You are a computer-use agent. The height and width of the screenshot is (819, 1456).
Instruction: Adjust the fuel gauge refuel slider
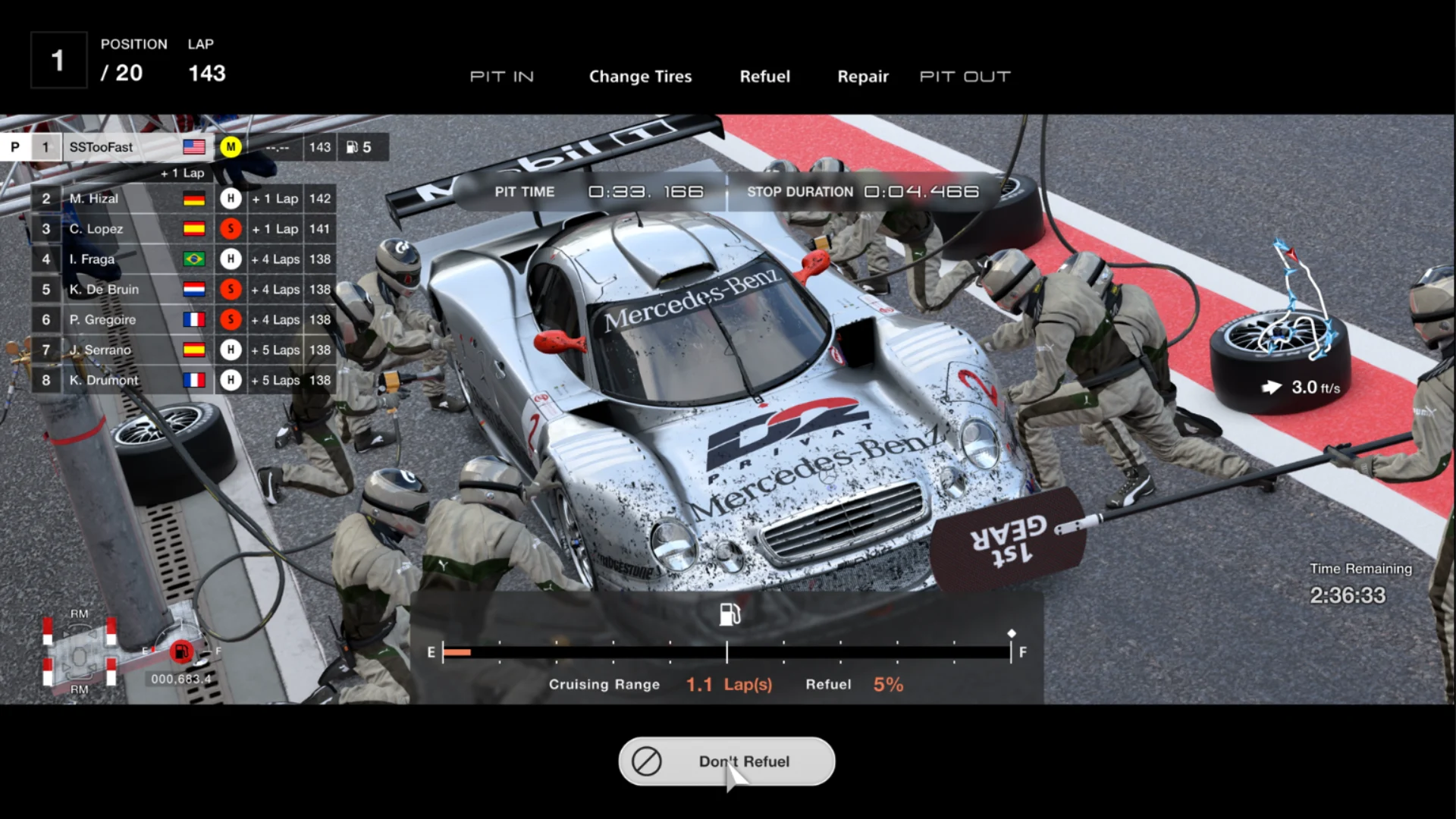tap(726, 652)
